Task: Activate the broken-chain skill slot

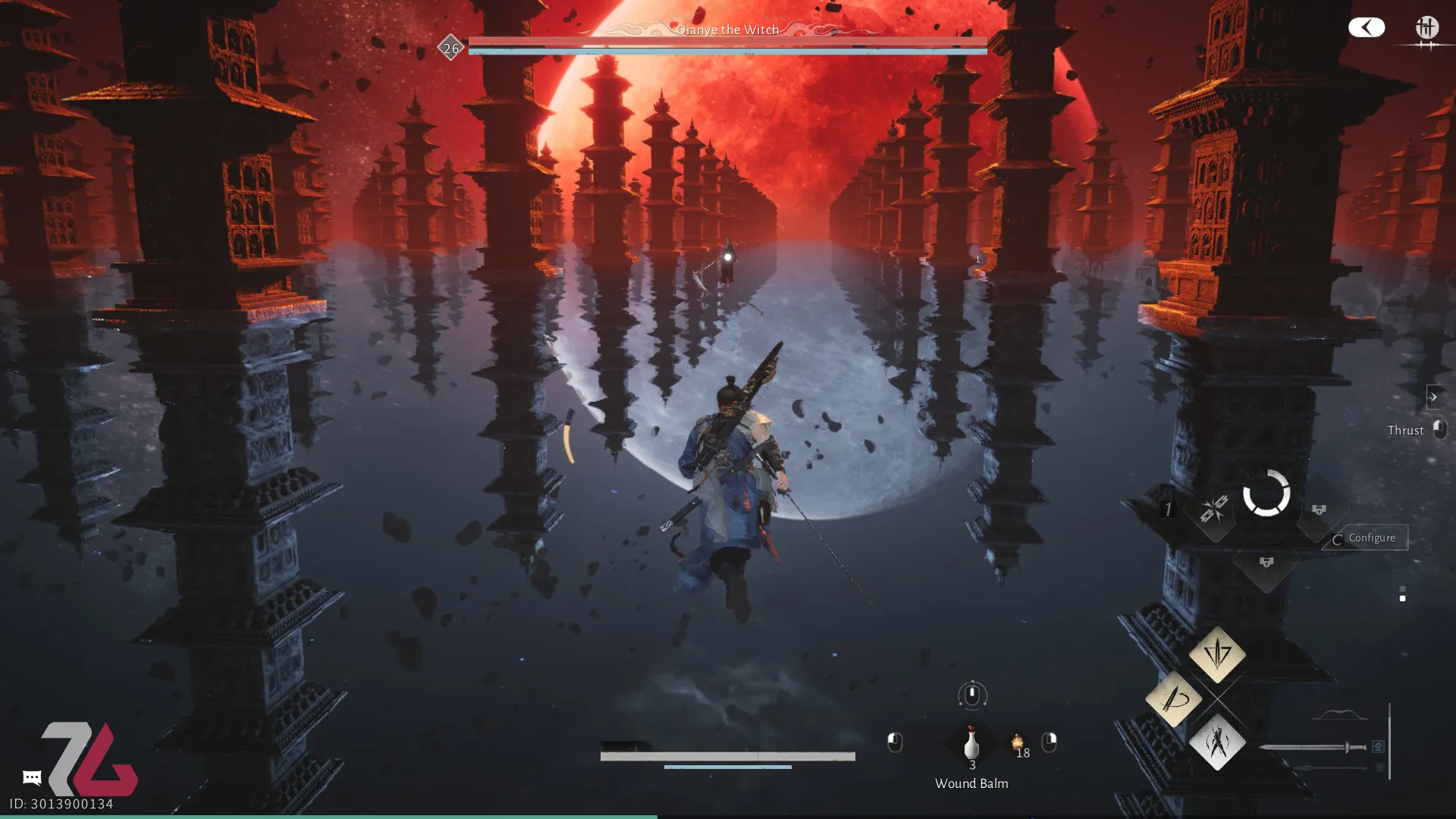Action: [1213, 509]
